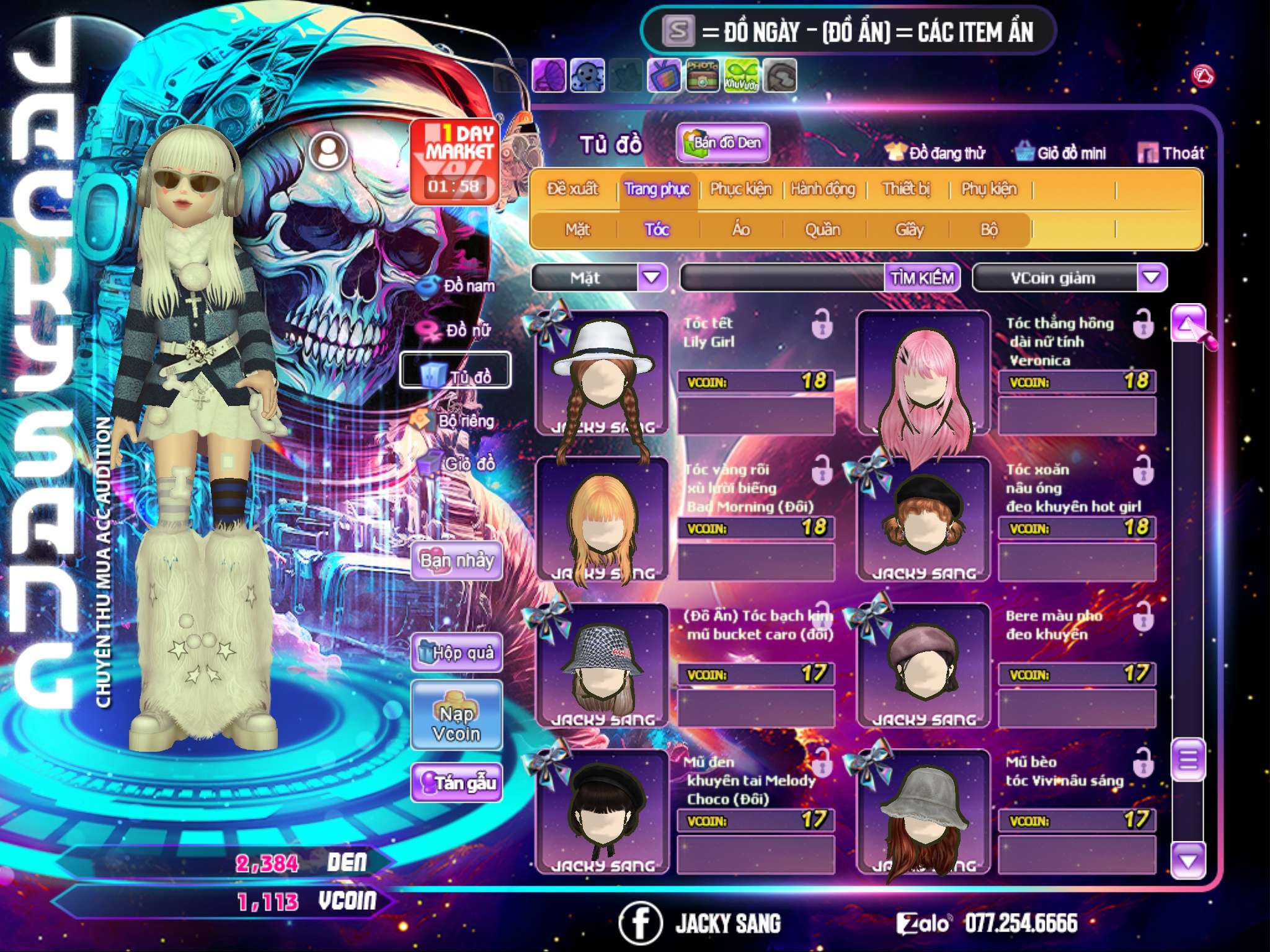Viewport: 1270px width, 952px height.
Task: Open the Hộp quà gift box
Action: click(x=456, y=652)
